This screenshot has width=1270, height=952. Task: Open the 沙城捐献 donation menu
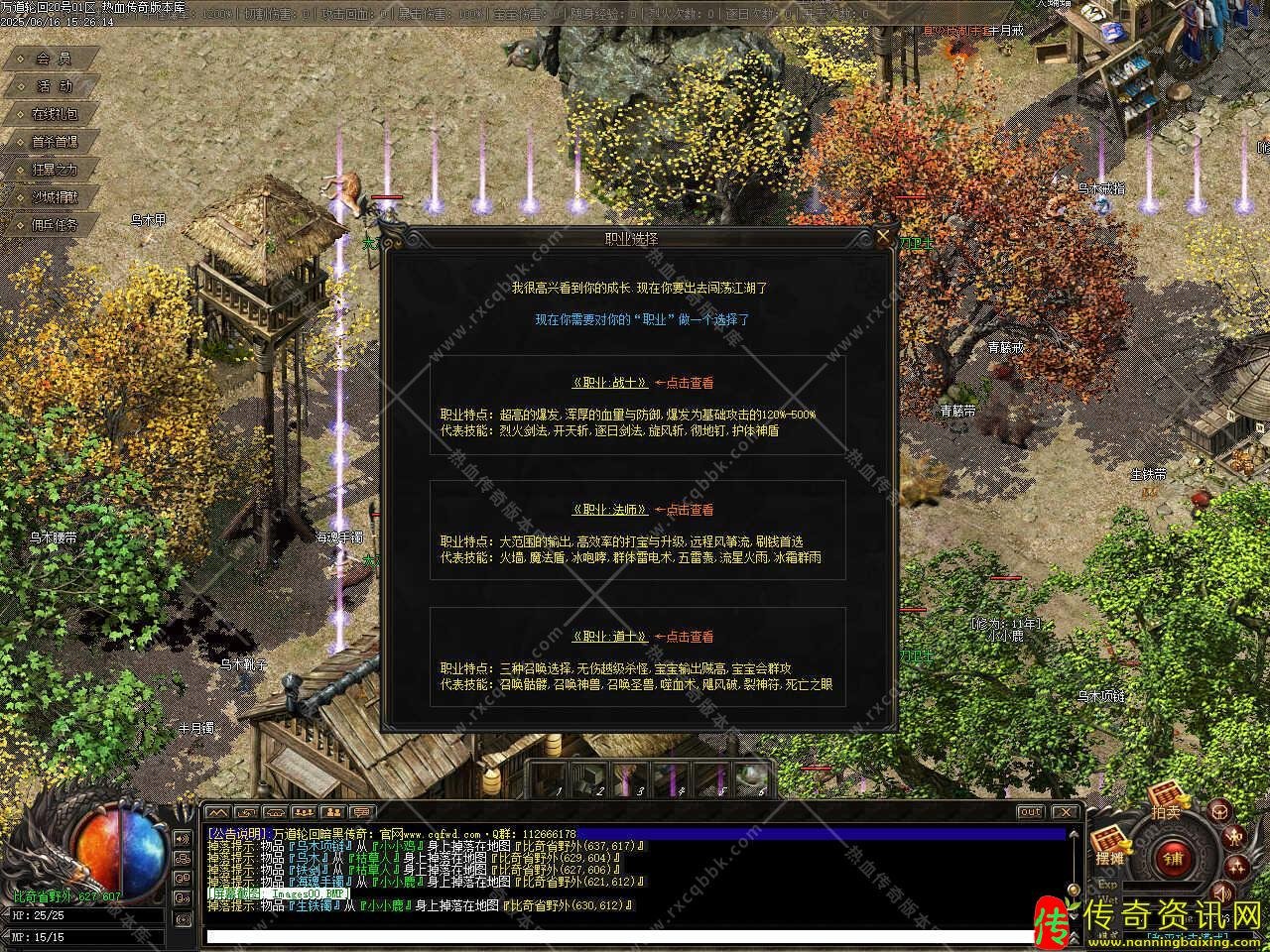point(54,197)
